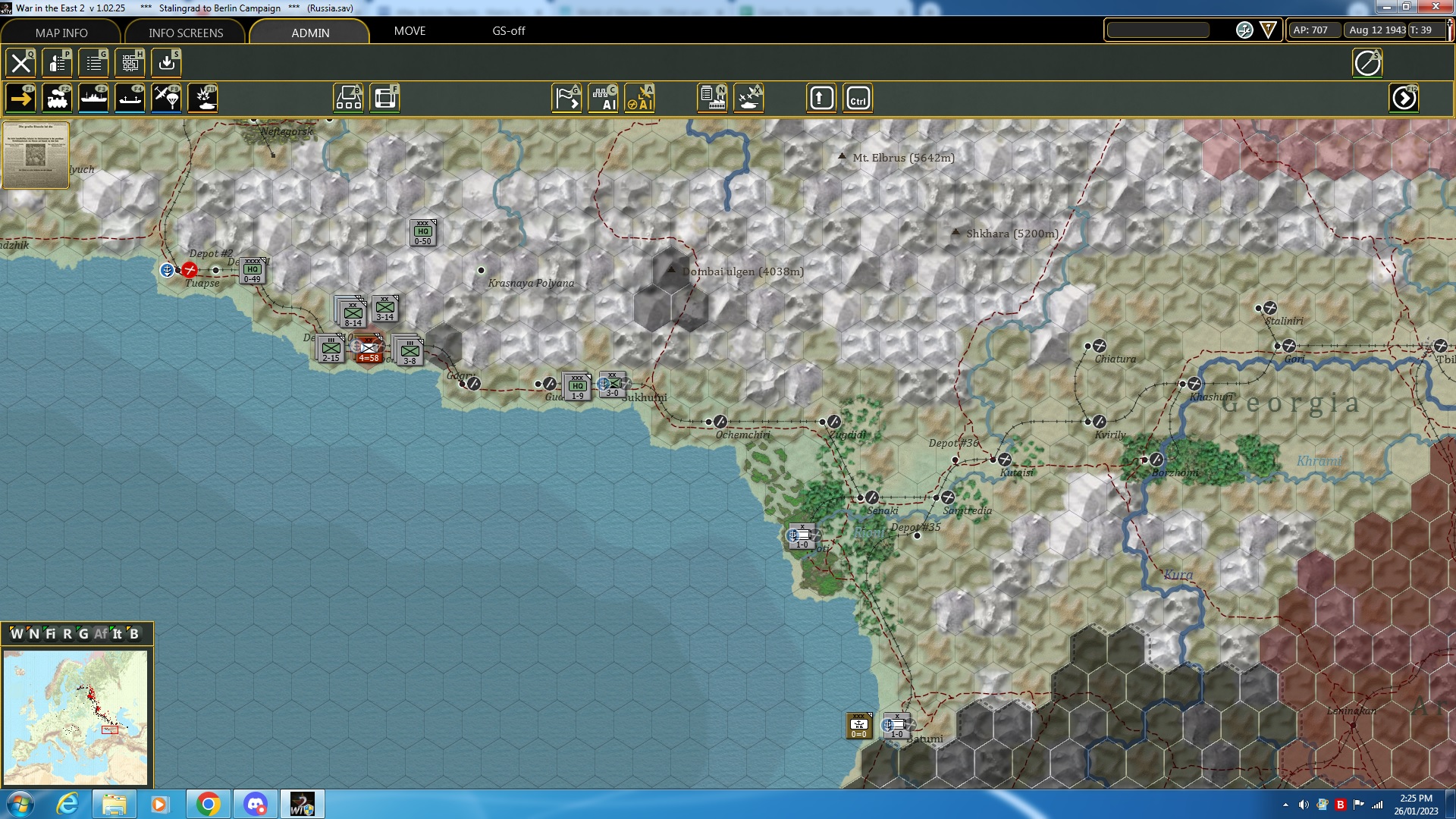Open the Commander's Report (P icon)

57,63
